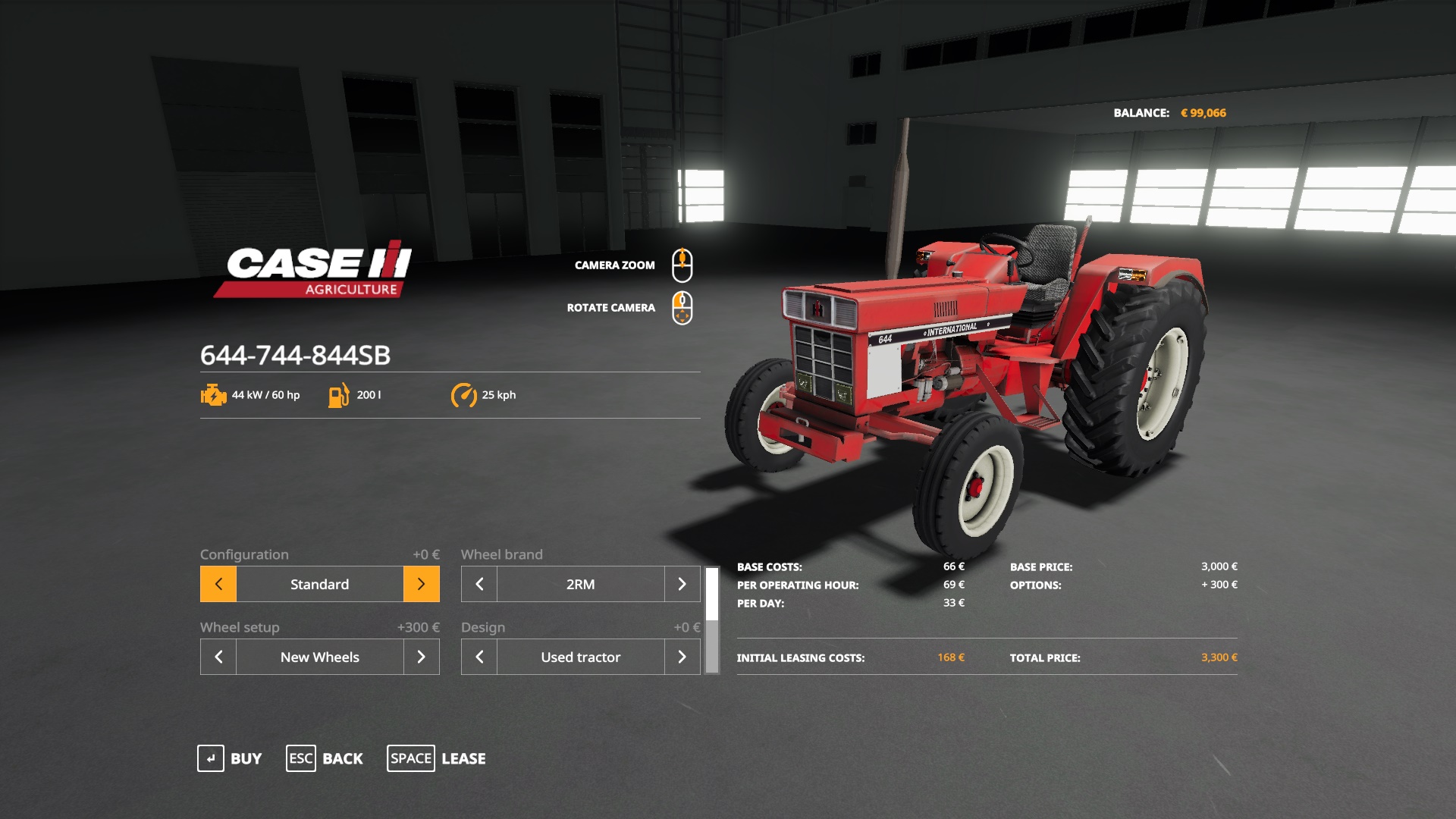The height and width of the screenshot is (819, 1456).
Task: Click the engine power icon
Action: click(212, 394)
